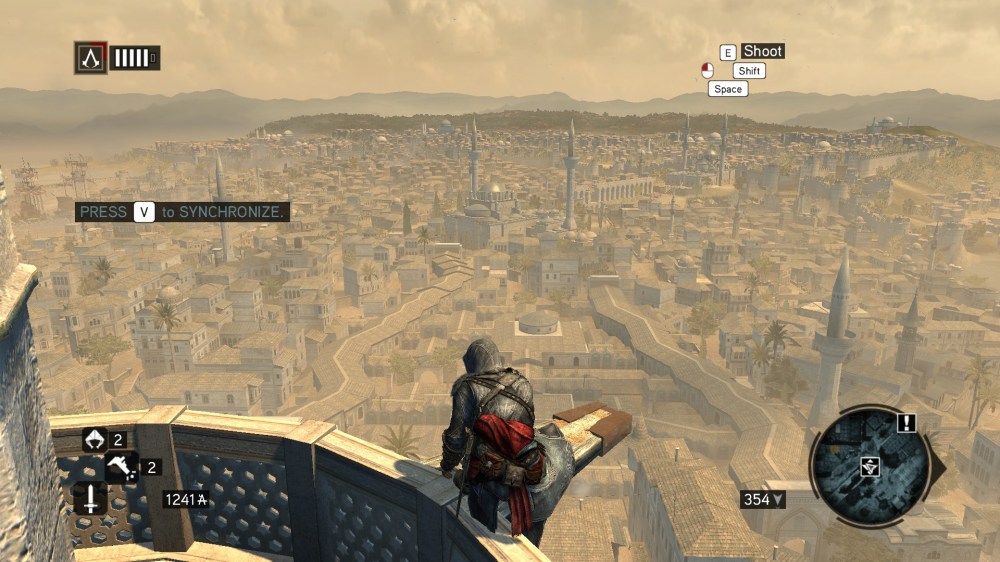The image size is (1000, 562).
Task: Choose the hidden gun weapon icon
Action: [121, 466]
